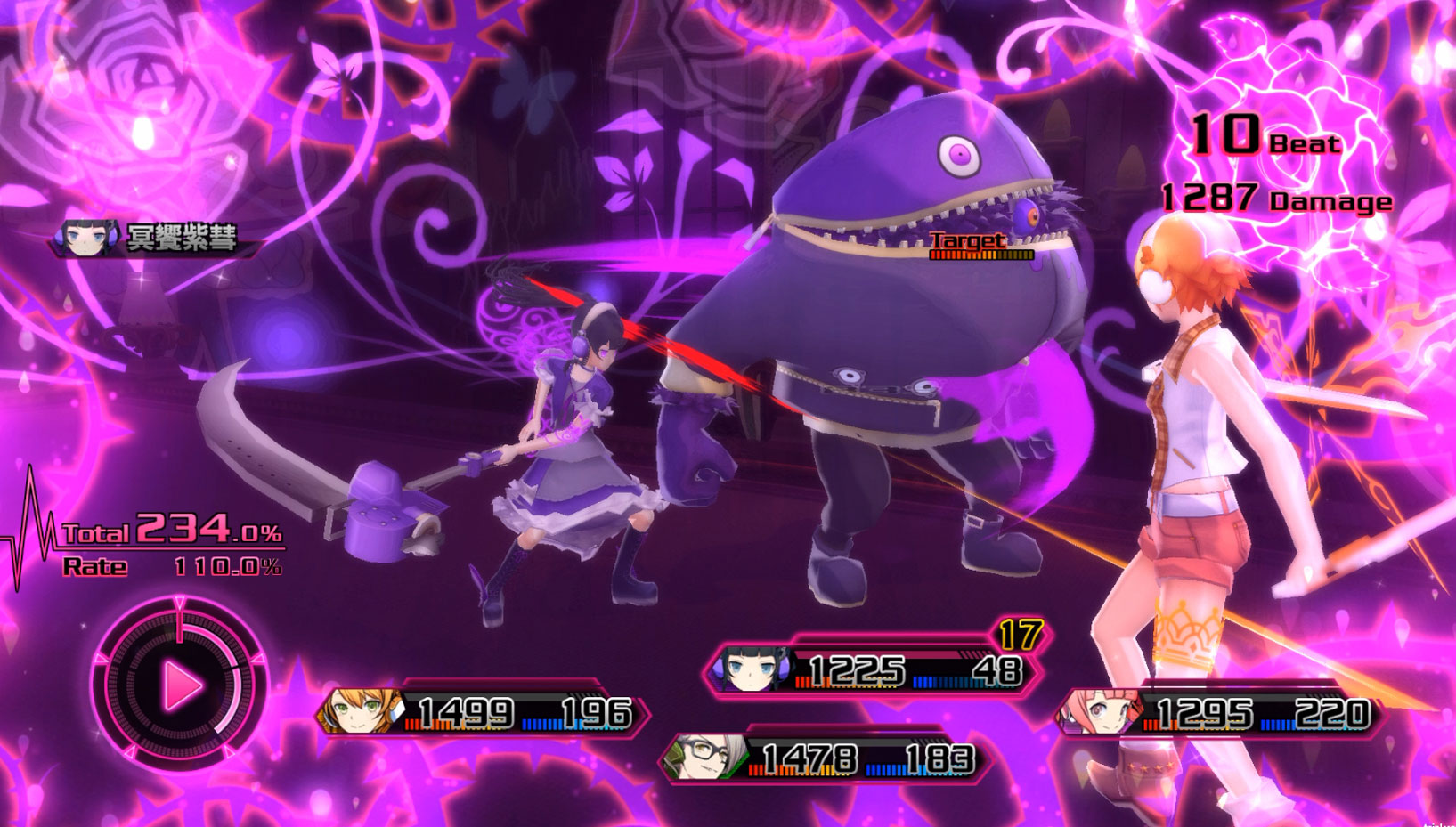The image size is (1456, 827).
Task: Select the glasses character's party panel
Action: pyautogui.click(x=824, y=759)
